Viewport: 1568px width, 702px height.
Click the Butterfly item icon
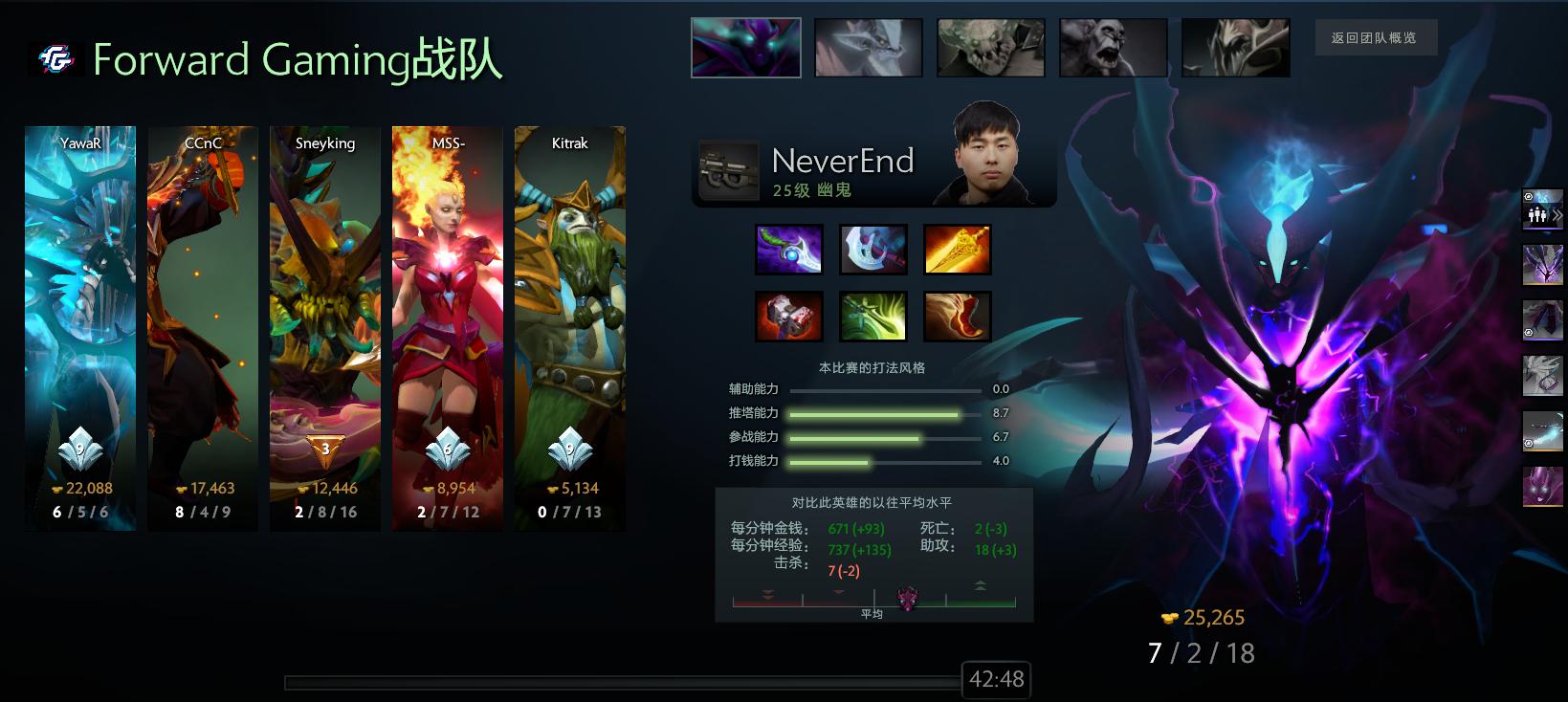(x=873, y=316)
